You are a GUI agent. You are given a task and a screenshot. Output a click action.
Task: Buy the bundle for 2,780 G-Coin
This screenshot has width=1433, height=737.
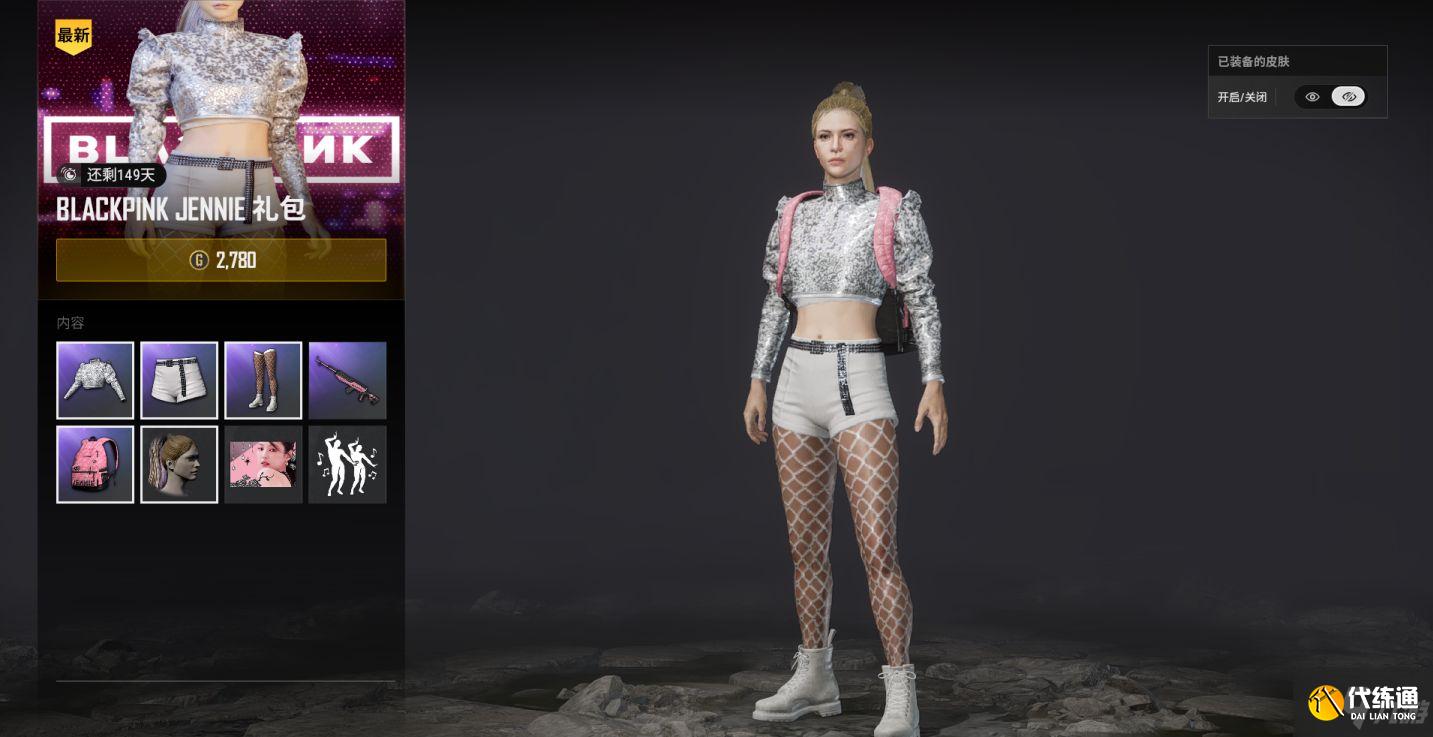[x=221, y=260]
